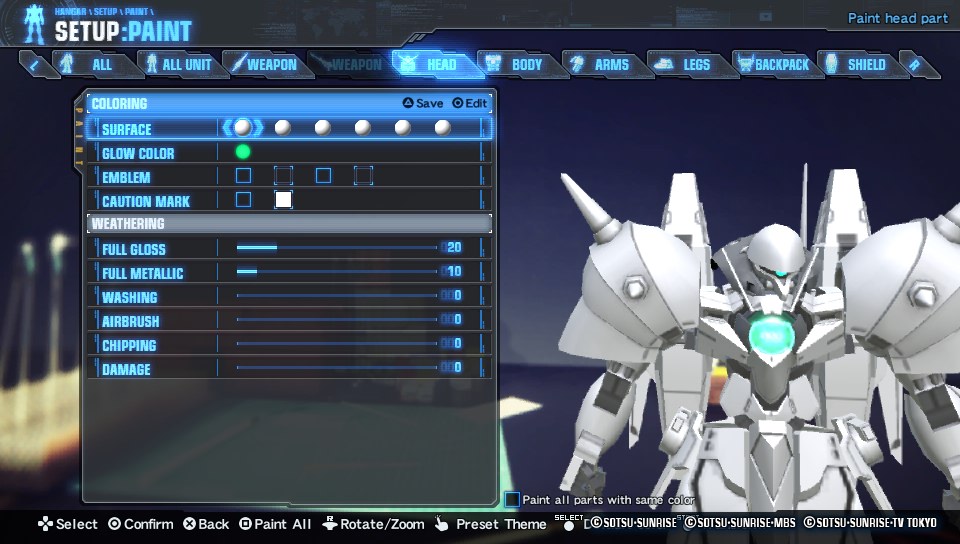Screen dimensions: 960x544
Task: Select the WEAPON paint tab
Action: pyautogui.click(x=262, y=64)
